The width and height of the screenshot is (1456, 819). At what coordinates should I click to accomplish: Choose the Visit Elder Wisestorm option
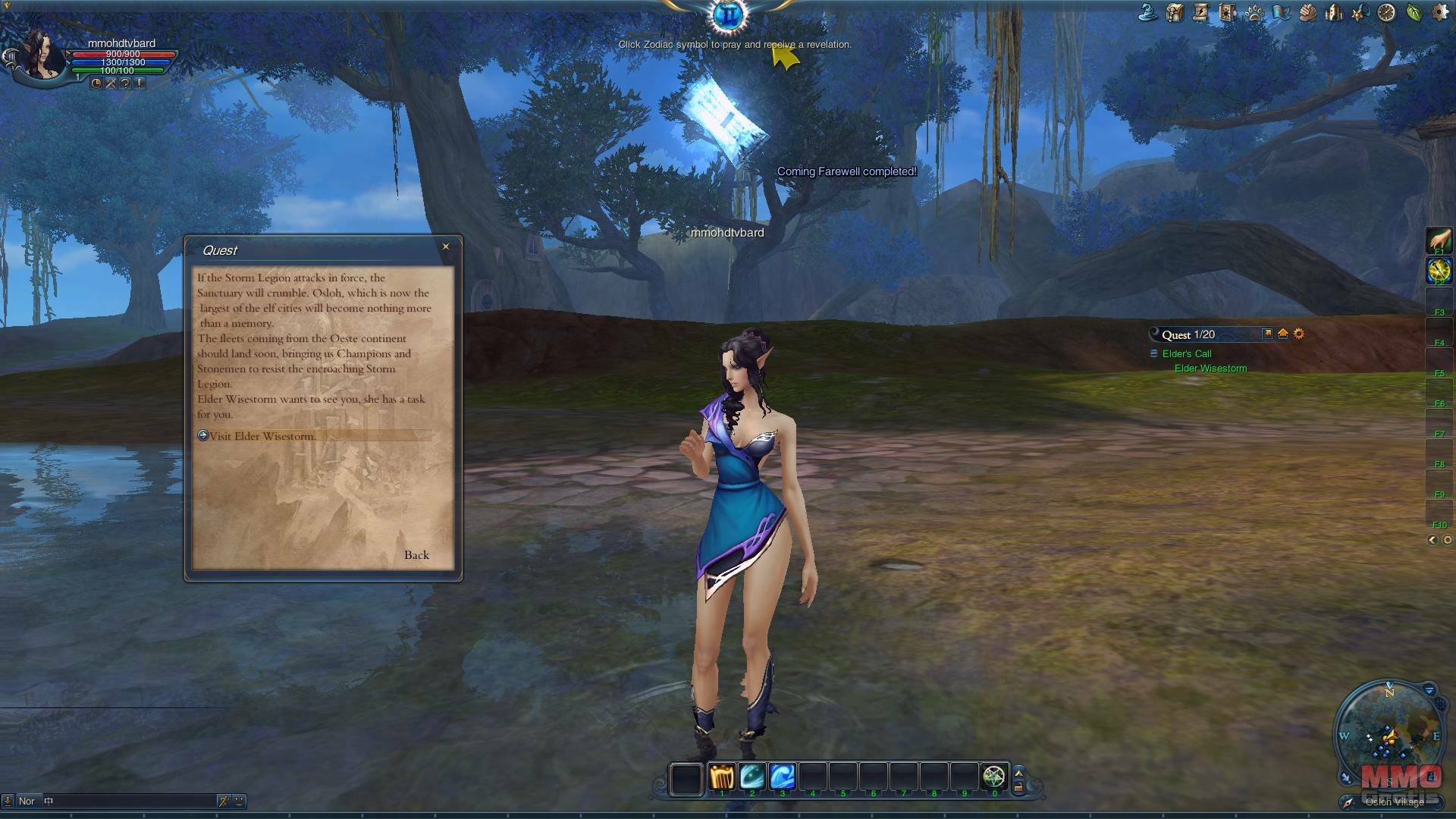pos(262,436)
